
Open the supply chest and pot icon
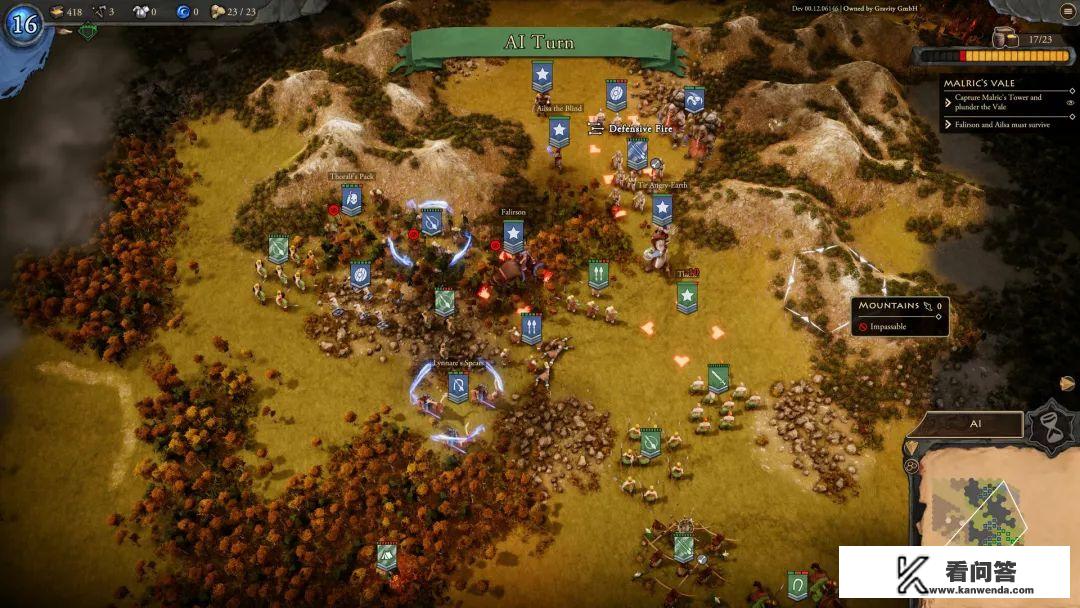point(1002,37)
